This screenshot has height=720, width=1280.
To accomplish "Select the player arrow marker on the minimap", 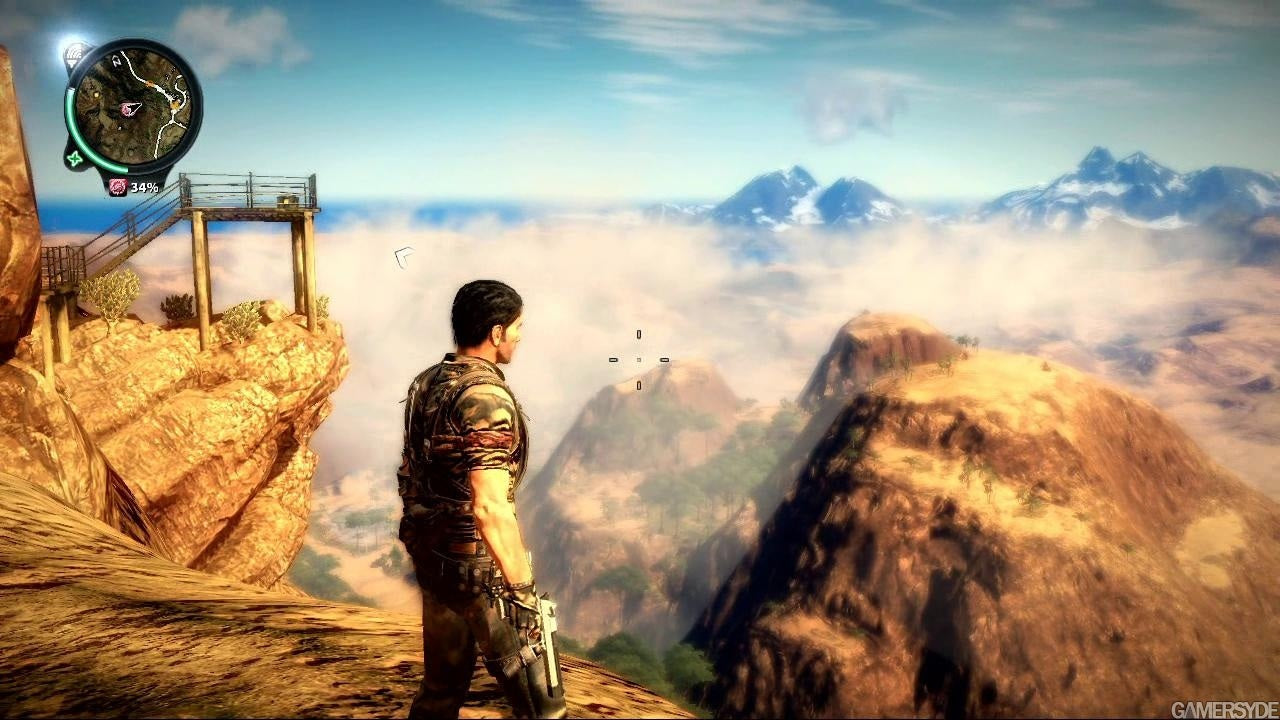I will [x=130, y=108].
